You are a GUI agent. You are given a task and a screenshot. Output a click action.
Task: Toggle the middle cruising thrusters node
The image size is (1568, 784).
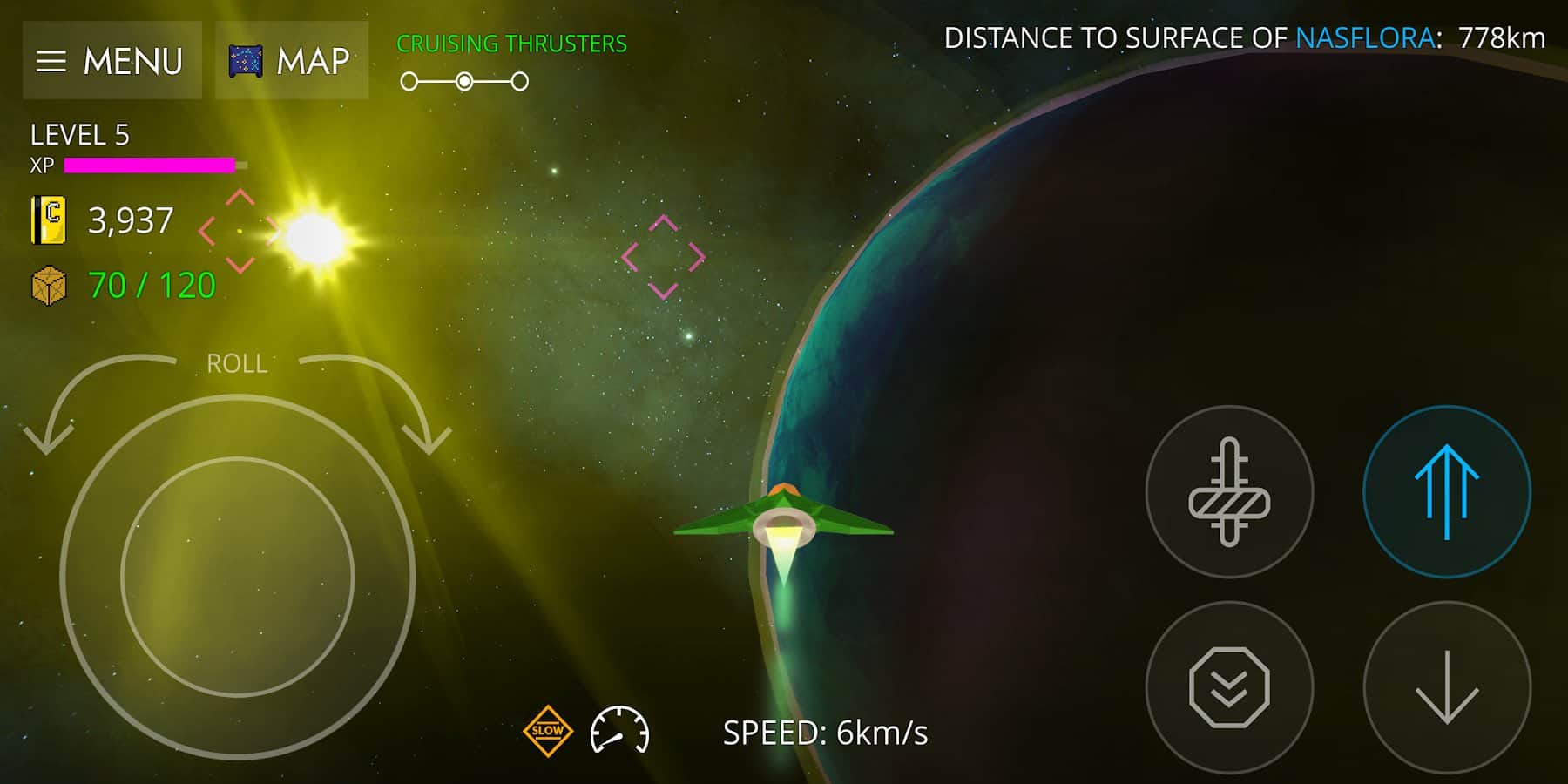point(464,82)
